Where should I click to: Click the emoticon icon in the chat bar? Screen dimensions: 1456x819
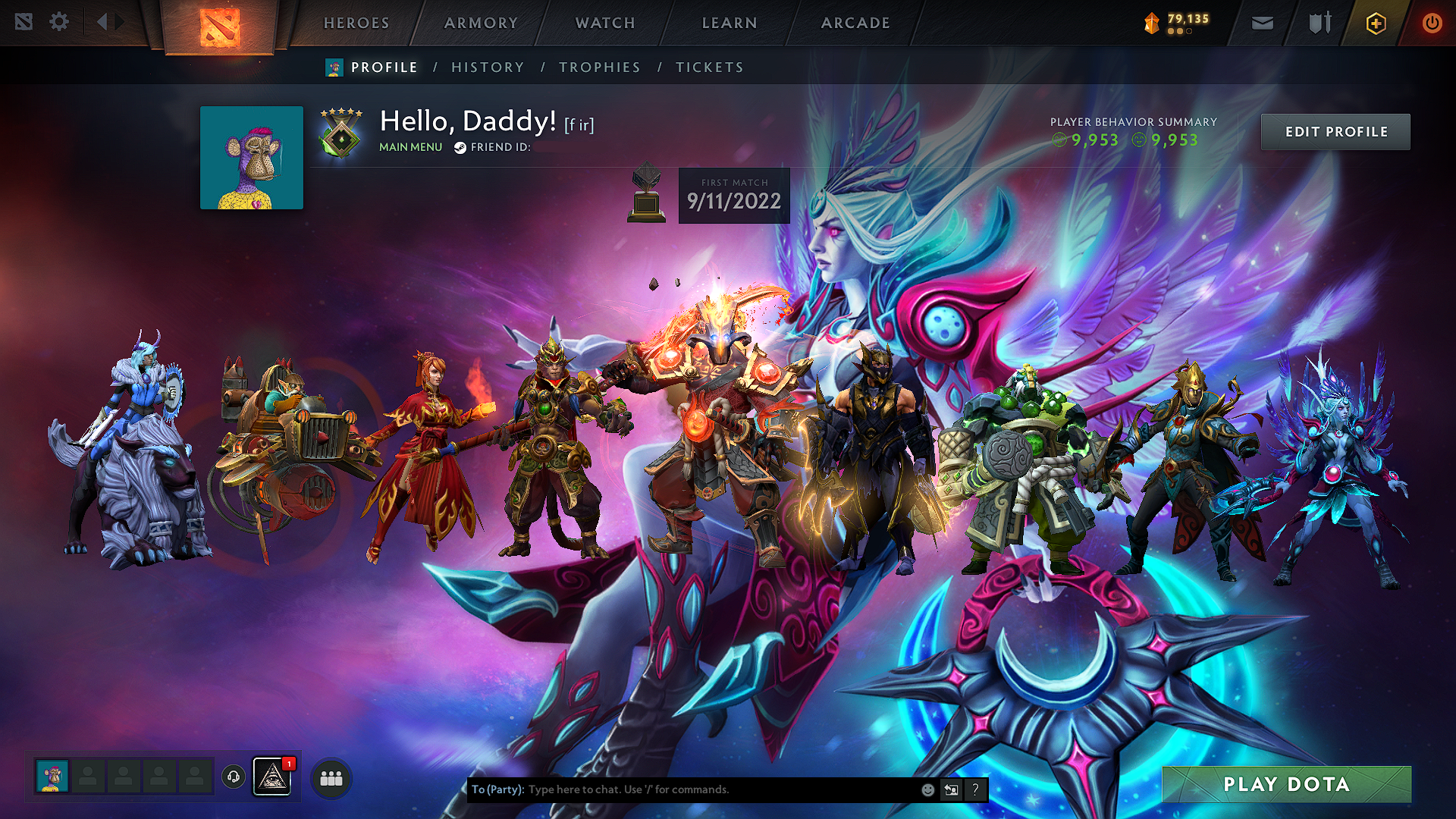point(927,789)
